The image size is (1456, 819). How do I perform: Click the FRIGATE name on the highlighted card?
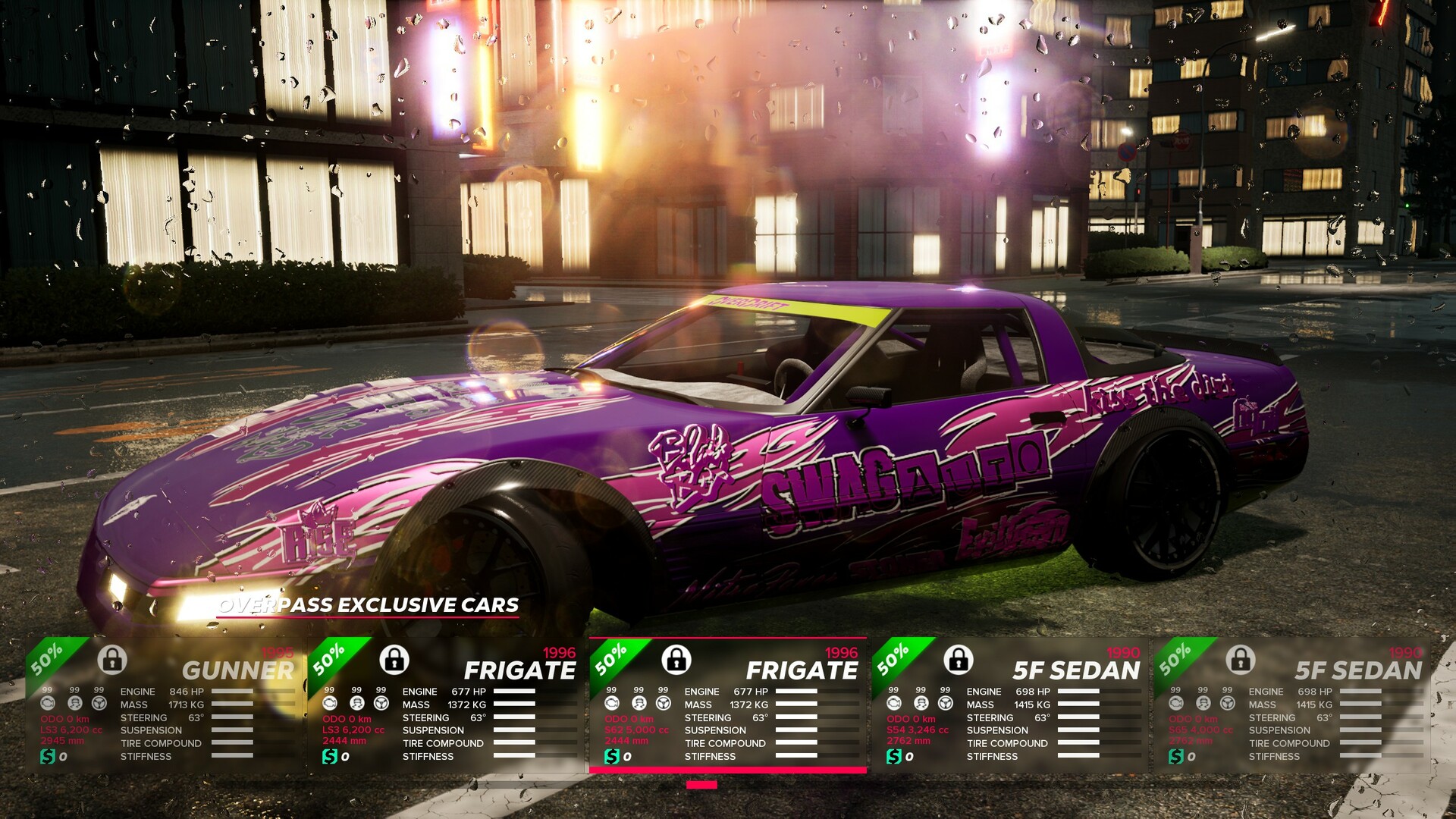coord(803,670)
